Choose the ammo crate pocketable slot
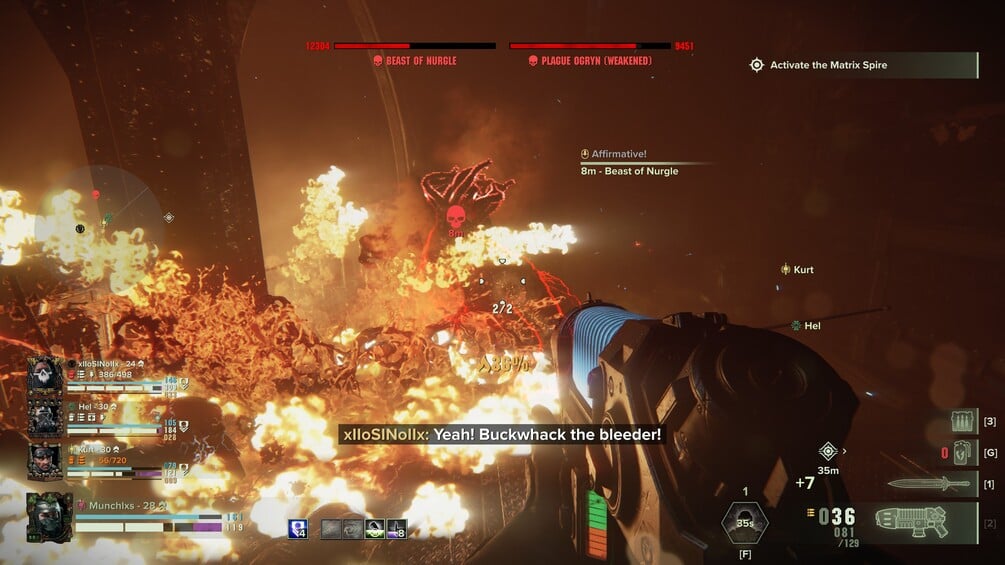 [x=963, y=421]
